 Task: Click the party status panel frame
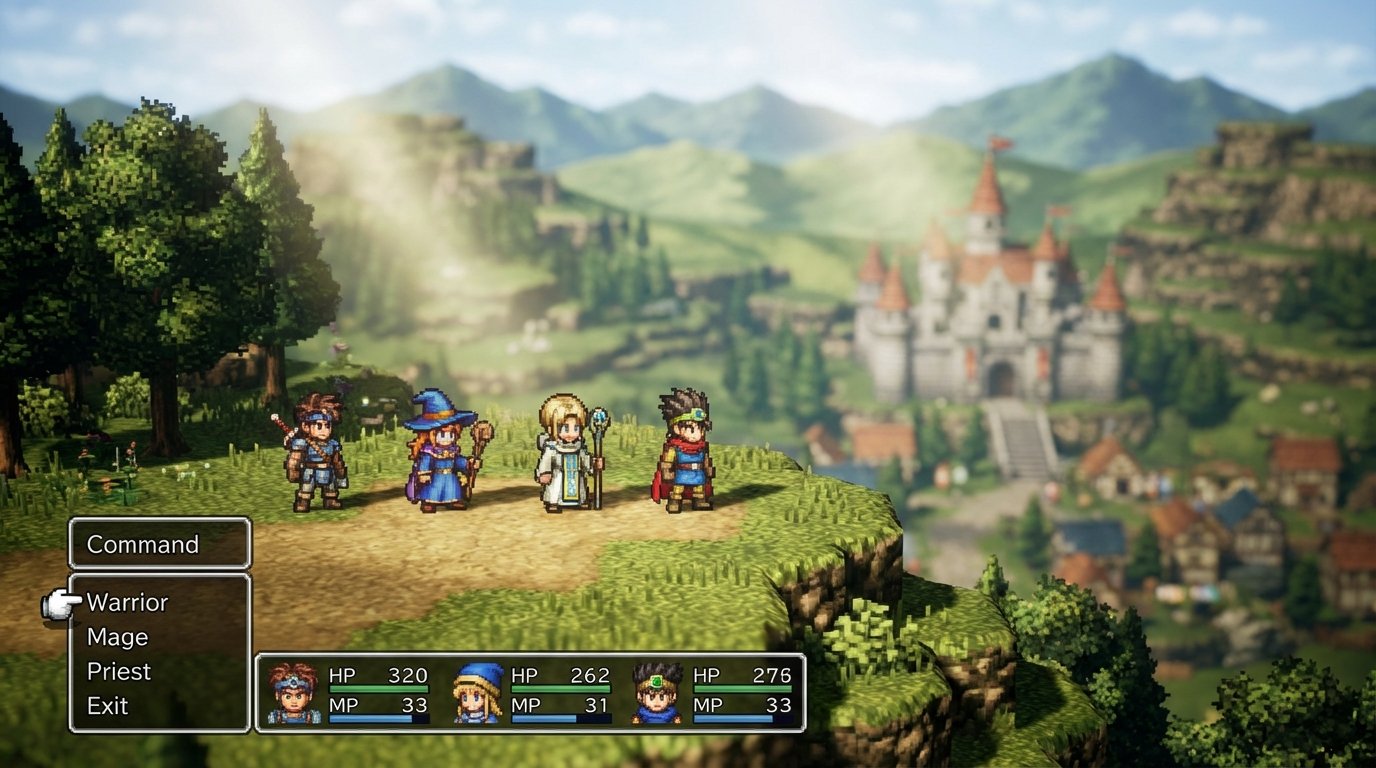pyautogui.click(x=531, y=656)
